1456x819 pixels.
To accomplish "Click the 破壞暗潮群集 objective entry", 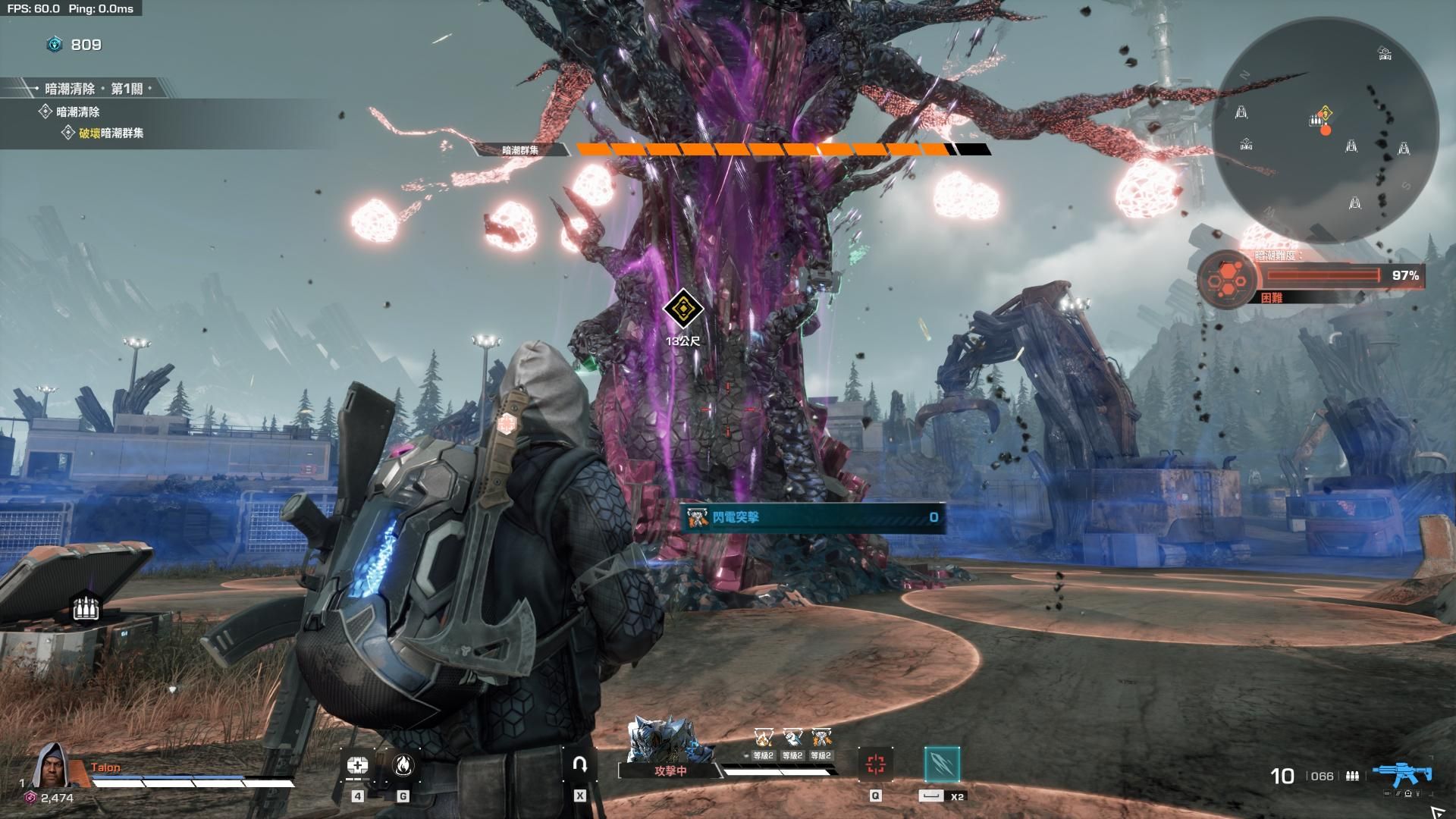I will click(x=111, y=133).
